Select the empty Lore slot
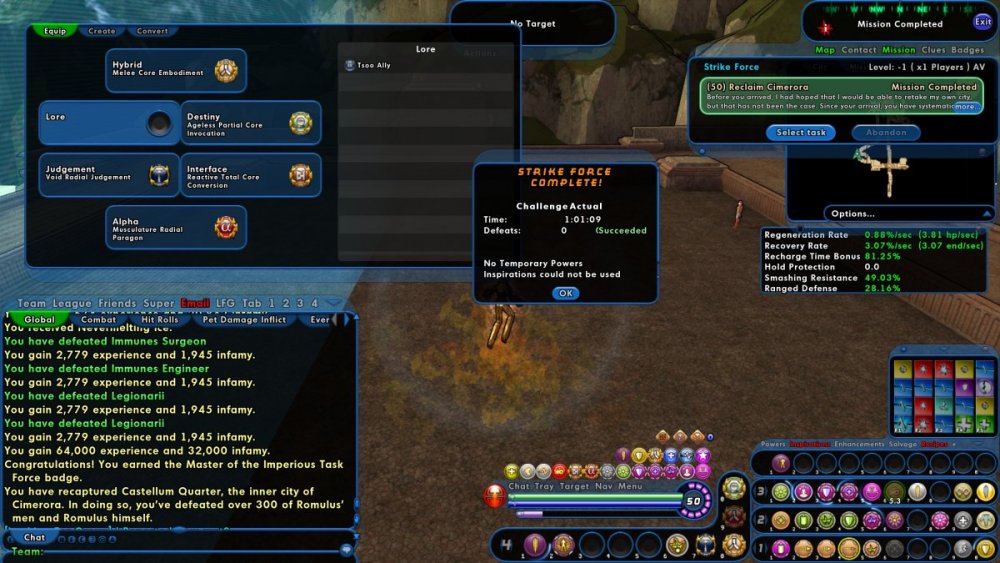 109,122
